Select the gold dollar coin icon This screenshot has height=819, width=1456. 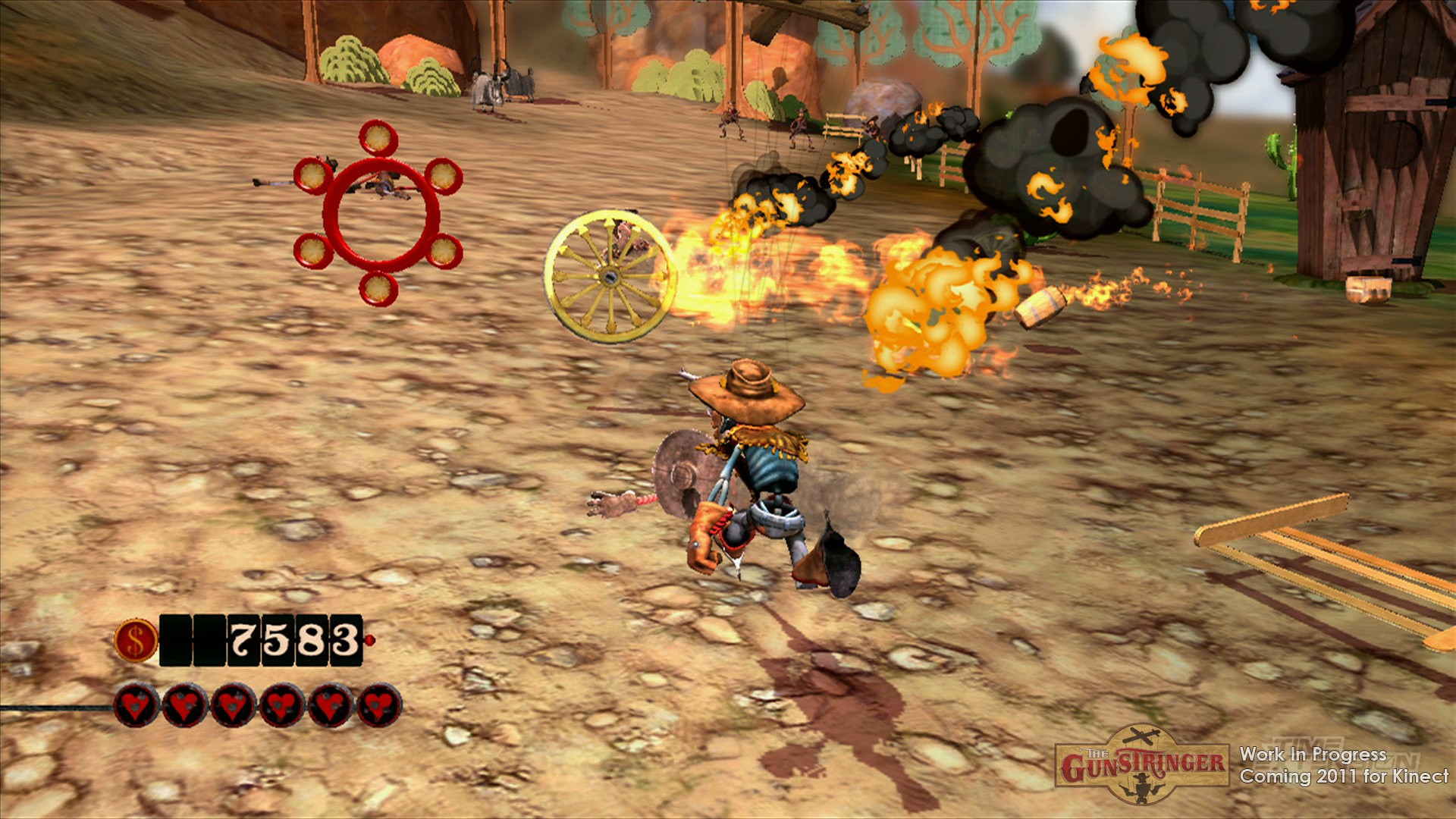[x=136, y=639]
